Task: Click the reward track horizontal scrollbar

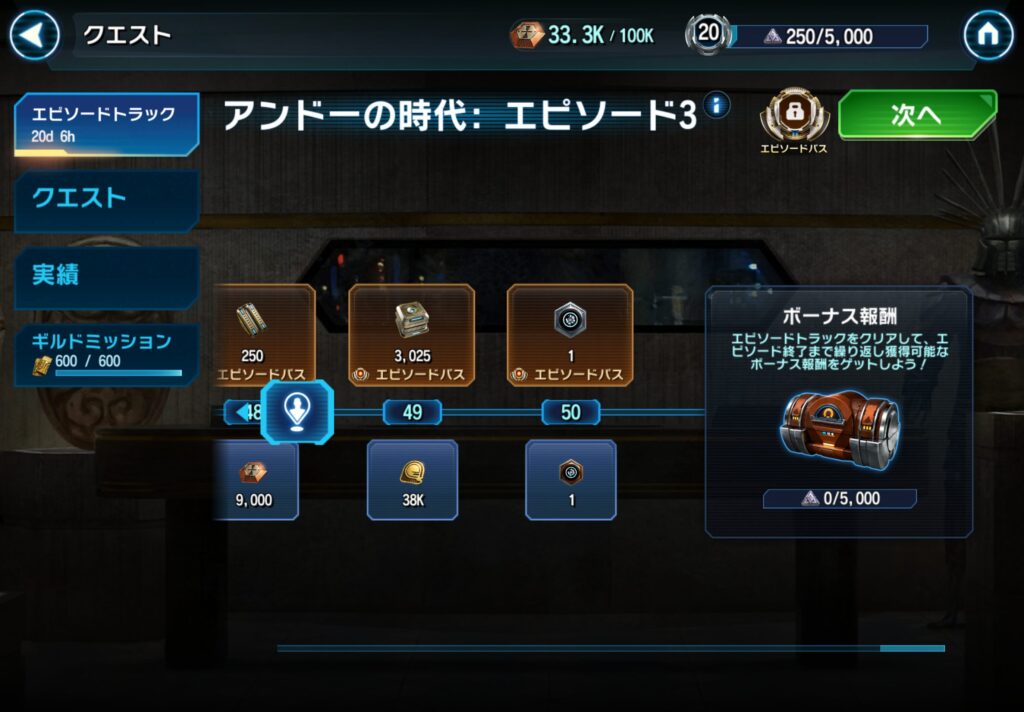Action: [610, 648]
